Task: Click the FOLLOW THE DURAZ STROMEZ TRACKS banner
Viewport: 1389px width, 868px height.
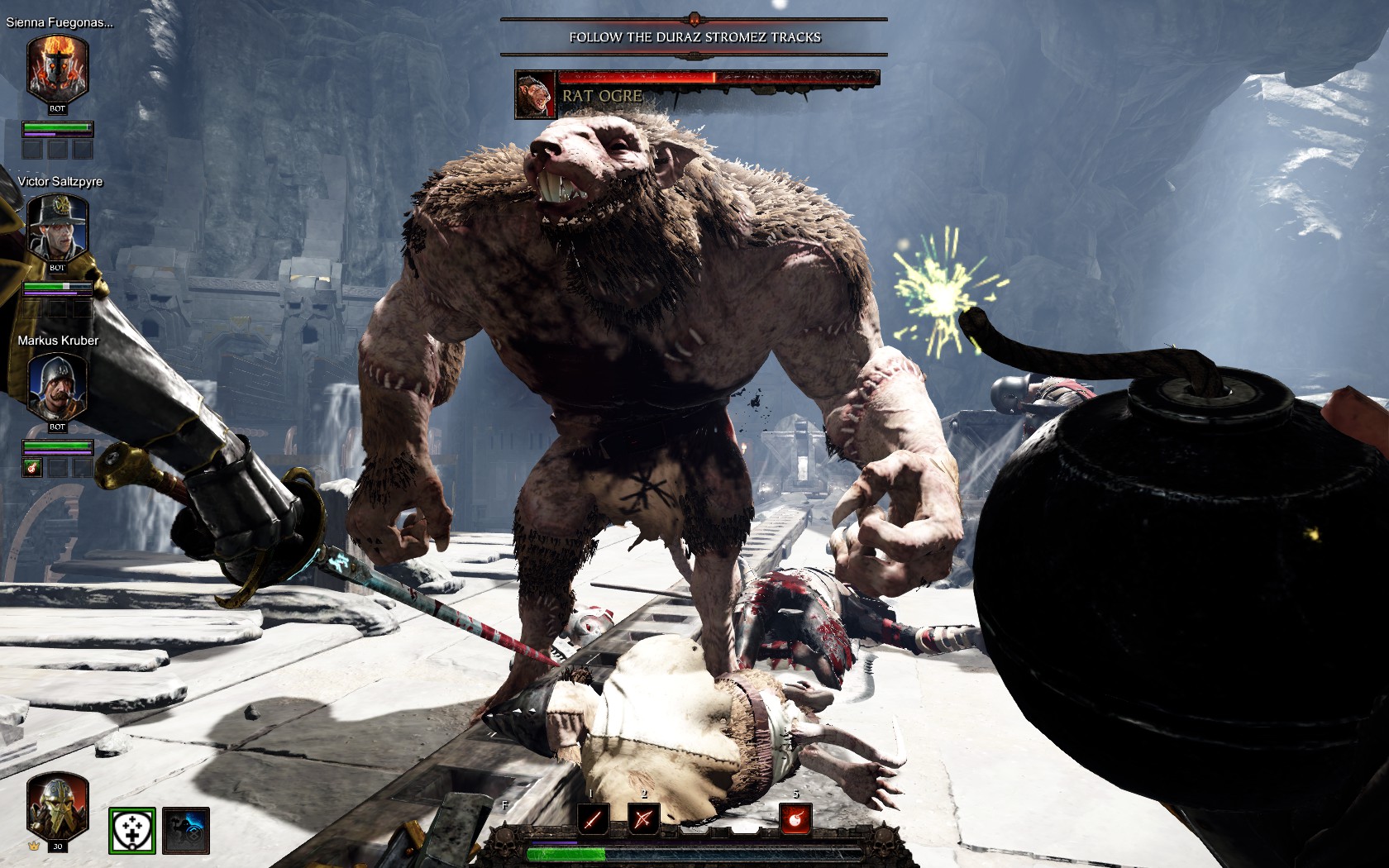Action: click(694, 36)
